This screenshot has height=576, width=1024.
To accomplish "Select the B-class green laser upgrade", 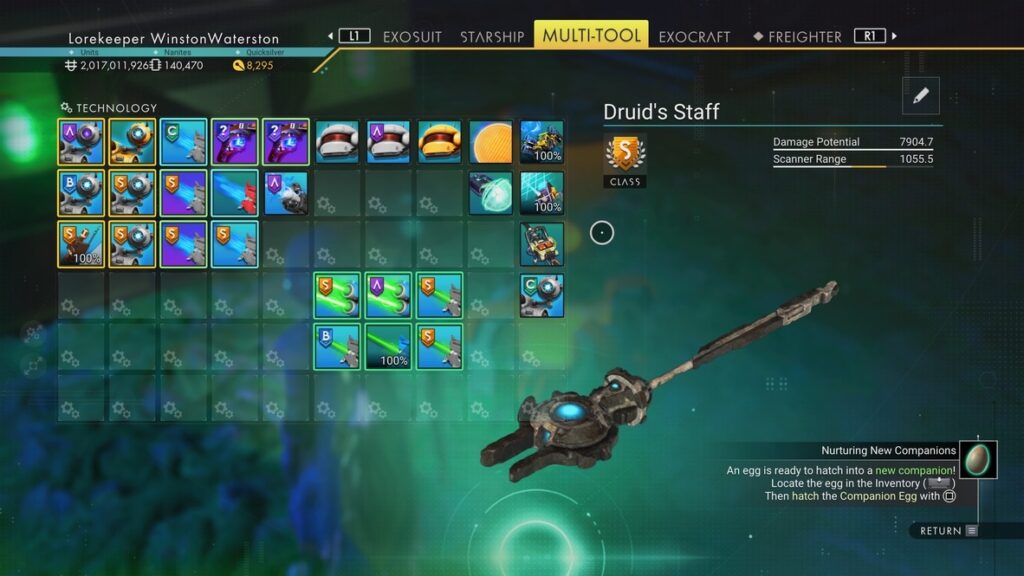I will 338,346.
